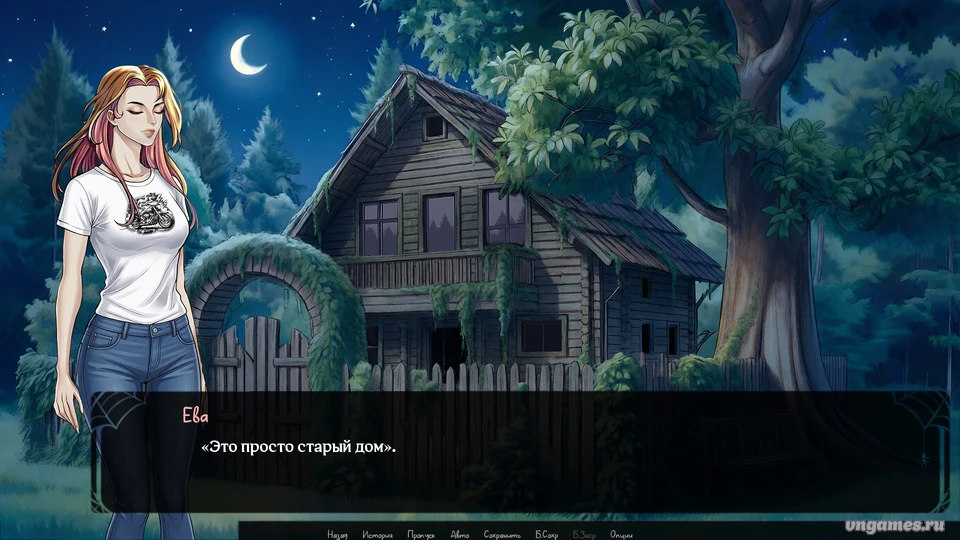
Task: Toggle Пропуск to skip text
Action: pos(421,534)
